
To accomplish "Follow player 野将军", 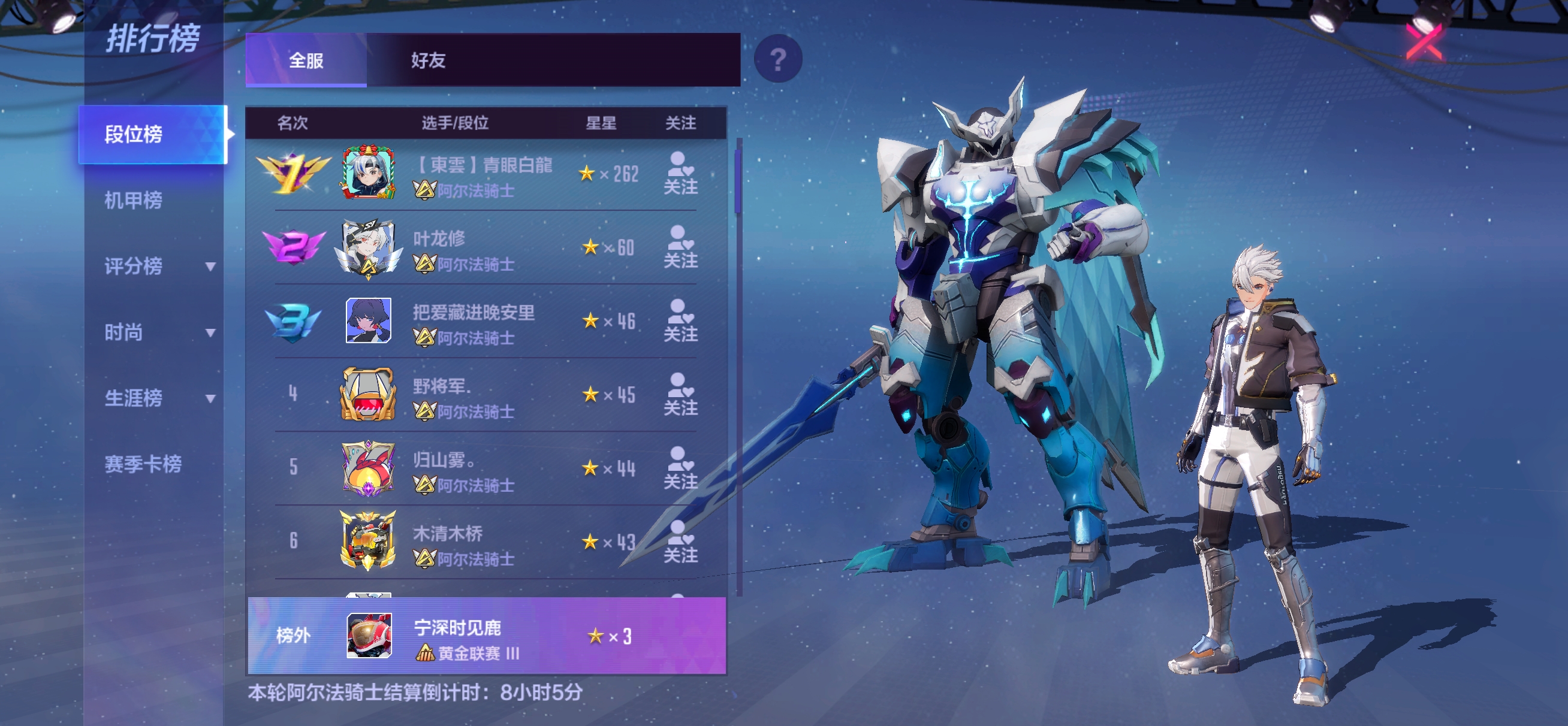I will (x=680, y=395).
